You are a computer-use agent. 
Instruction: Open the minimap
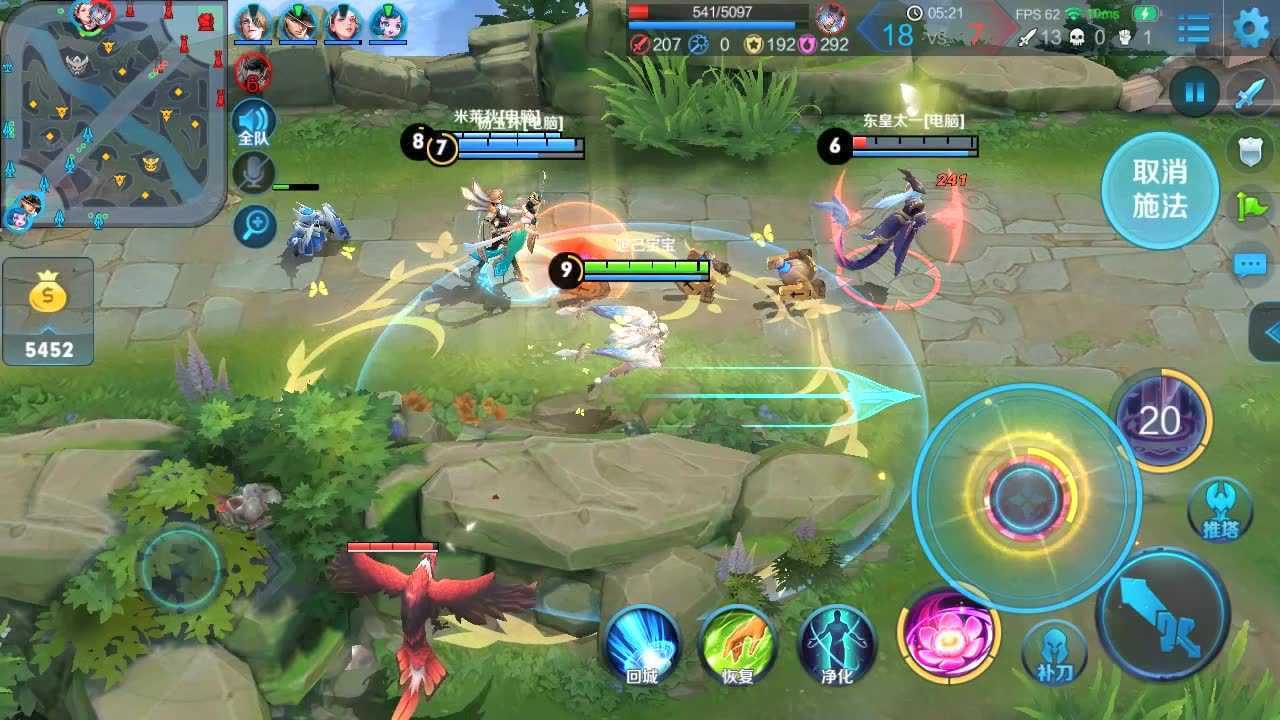tap(113, 113)
